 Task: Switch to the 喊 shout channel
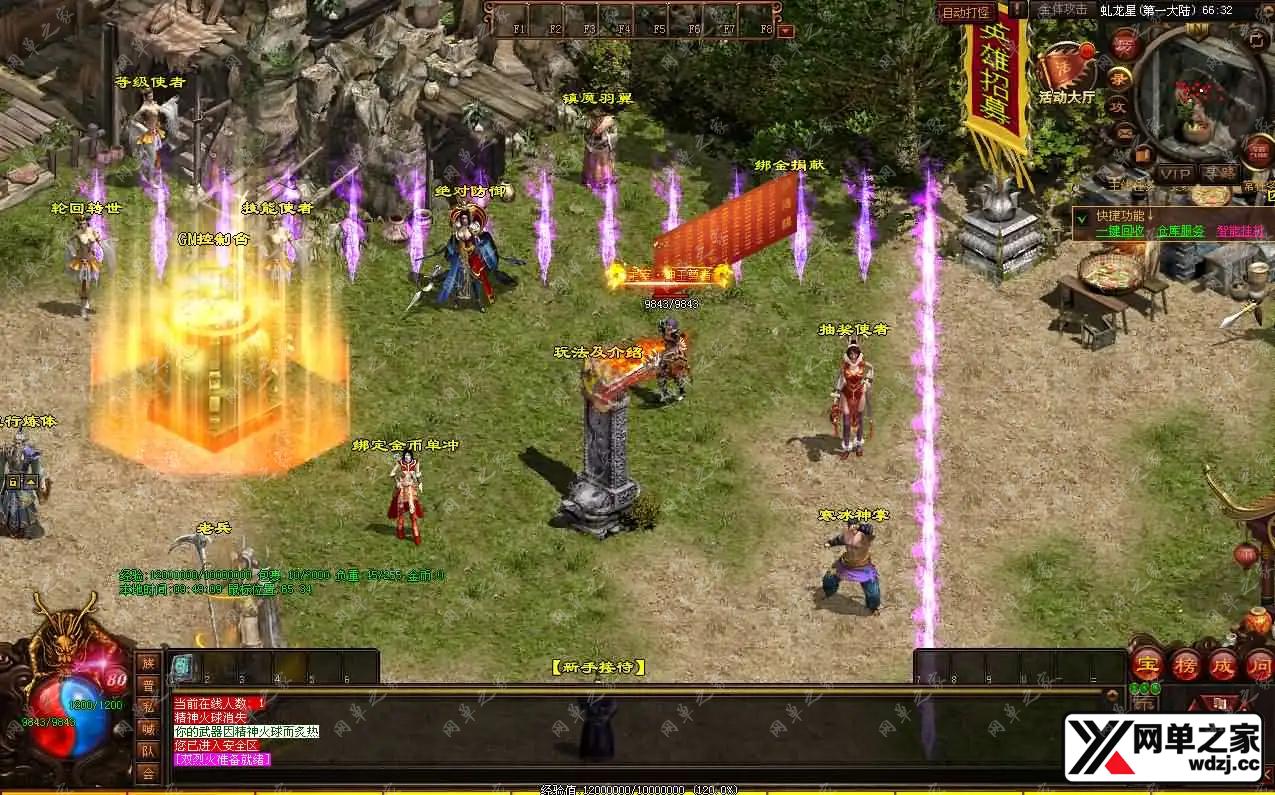147,728
